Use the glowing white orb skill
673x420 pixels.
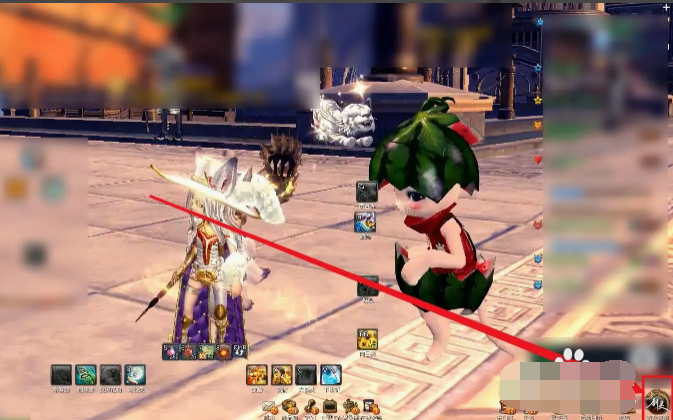click(x=134, y=375)
